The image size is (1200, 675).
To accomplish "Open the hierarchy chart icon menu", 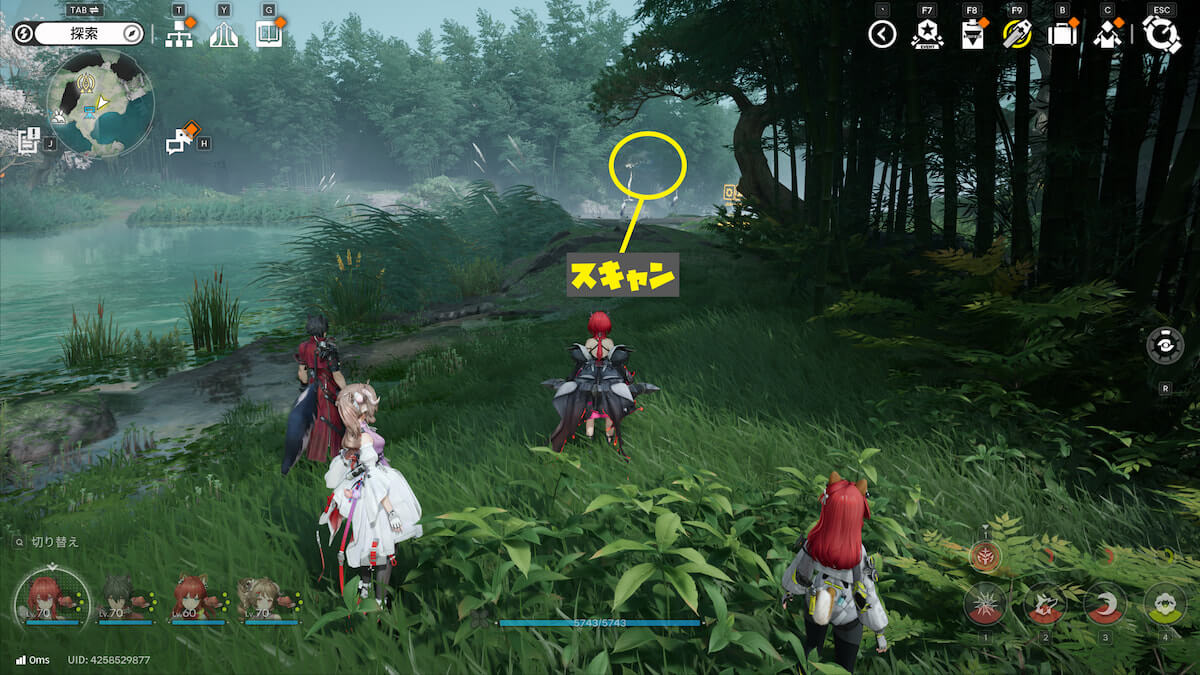I will [180, 34].
